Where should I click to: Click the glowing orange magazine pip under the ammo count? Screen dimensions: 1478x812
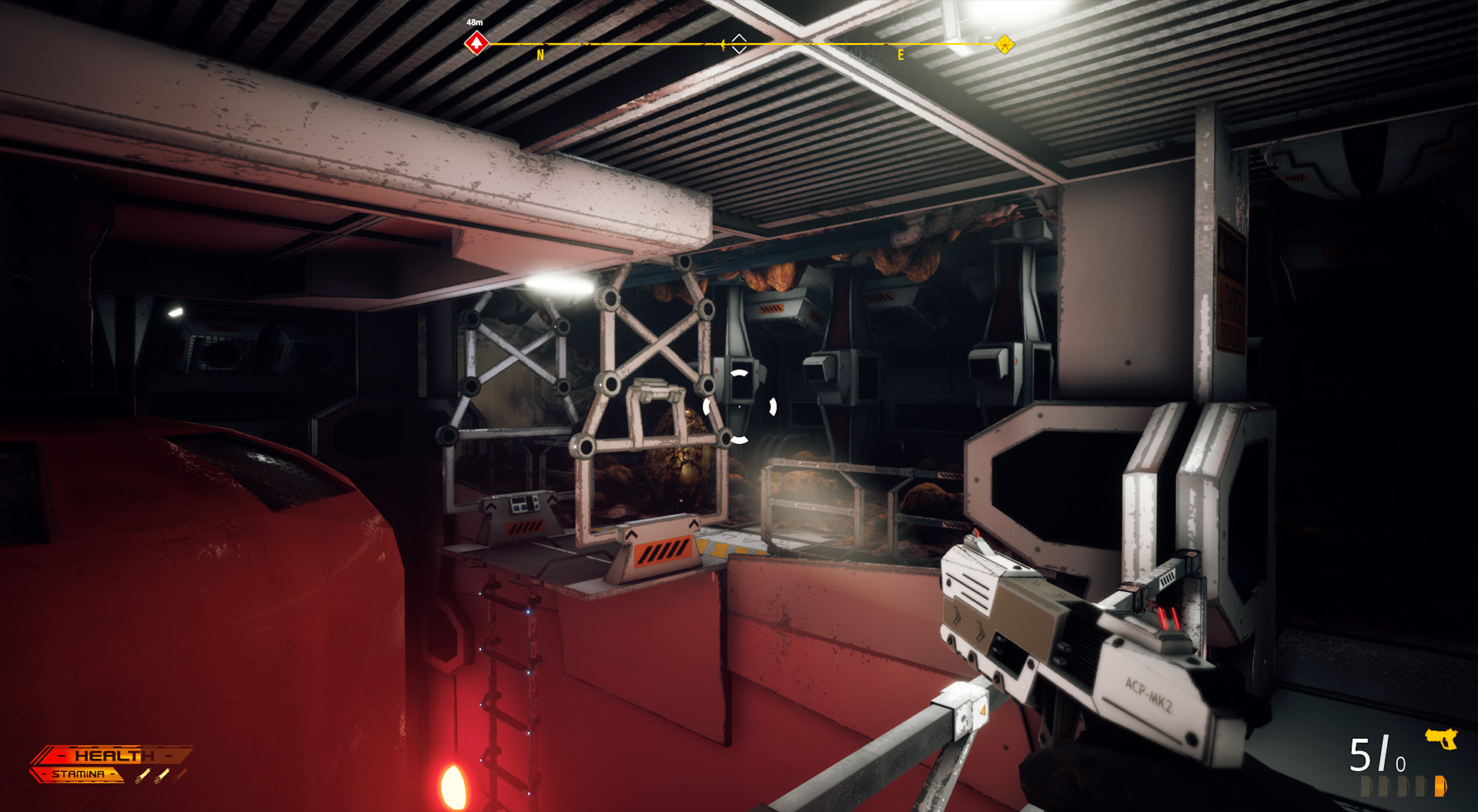coord(1440,787)
